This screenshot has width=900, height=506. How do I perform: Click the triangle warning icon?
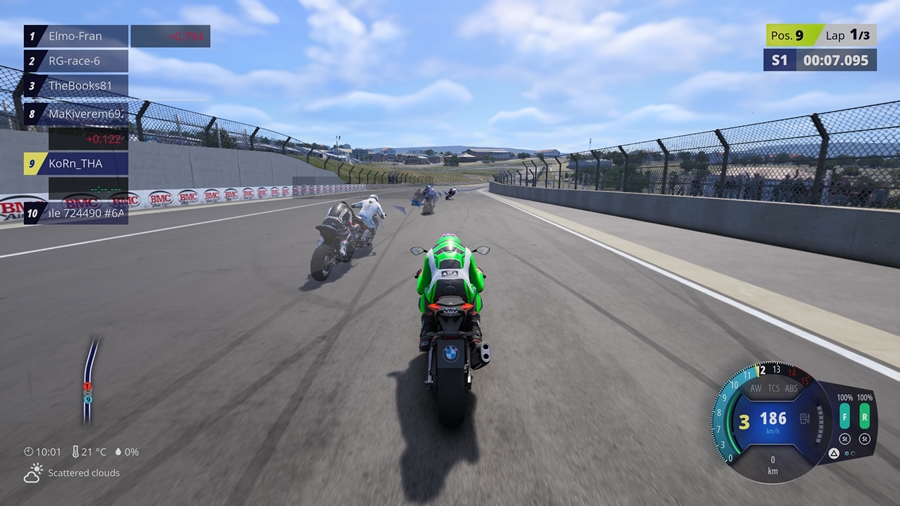833,452
